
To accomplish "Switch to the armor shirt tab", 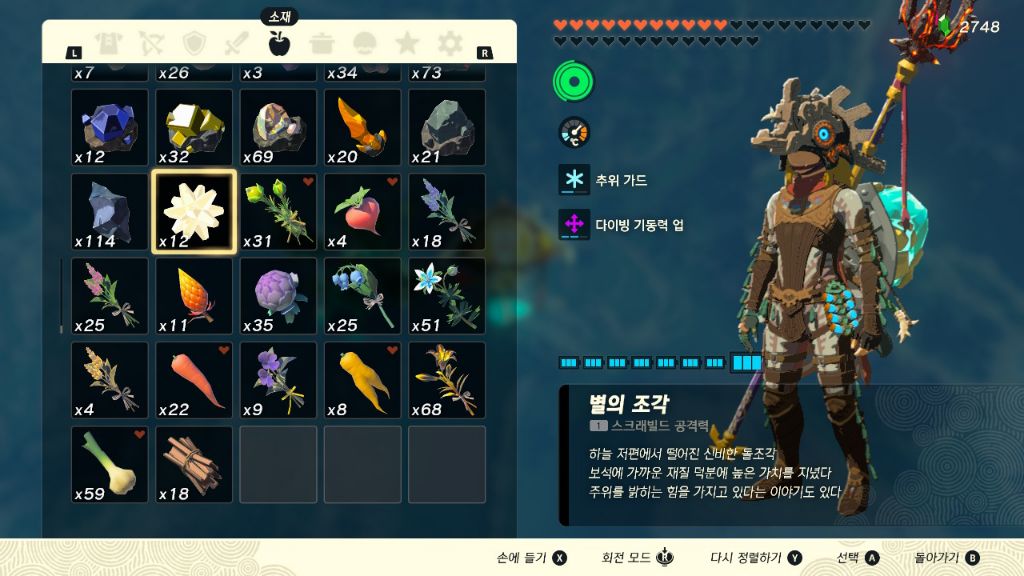I will (108, 43).
